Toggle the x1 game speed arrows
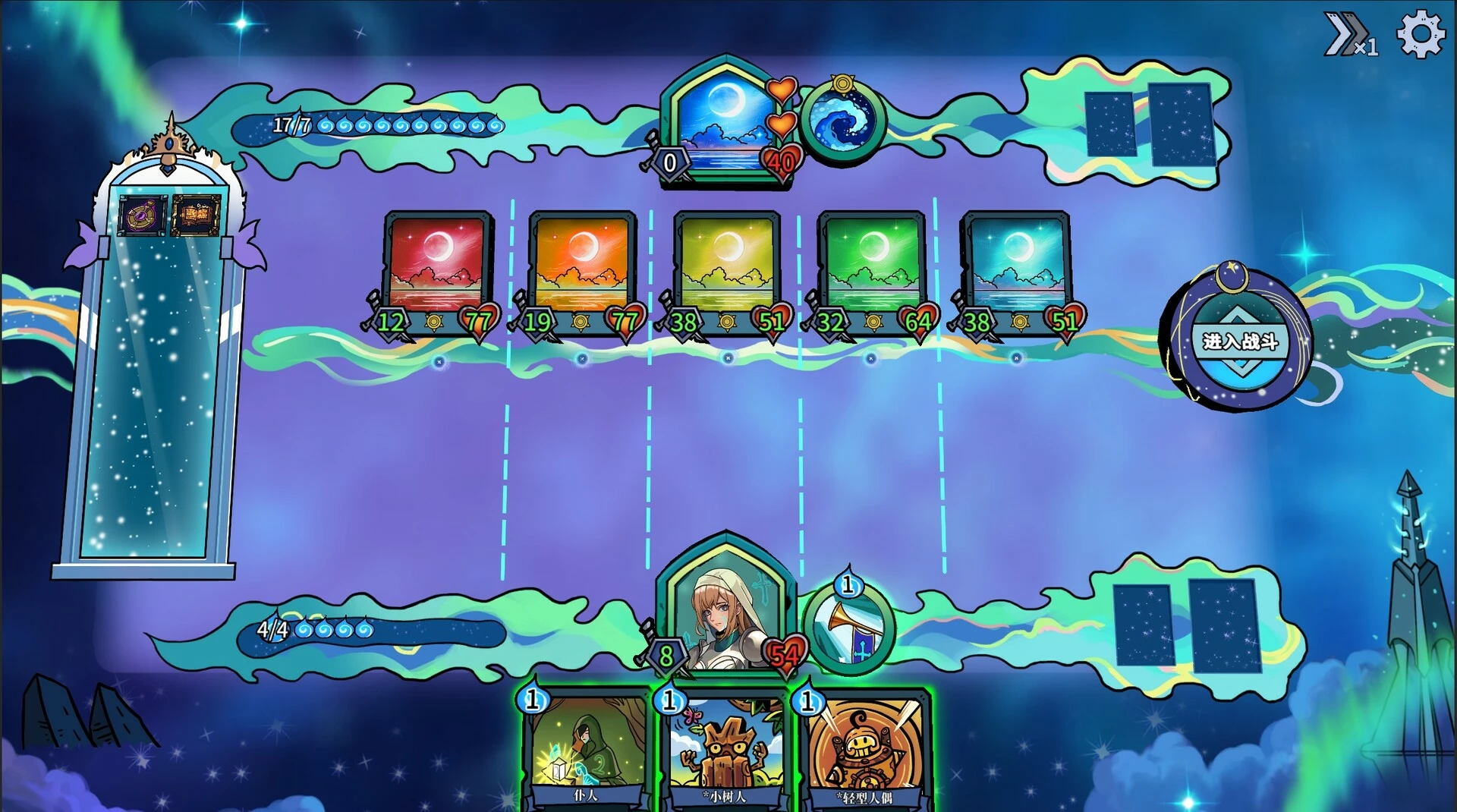This screenshot has height=812, width=1457. [x=1348, y=35]
